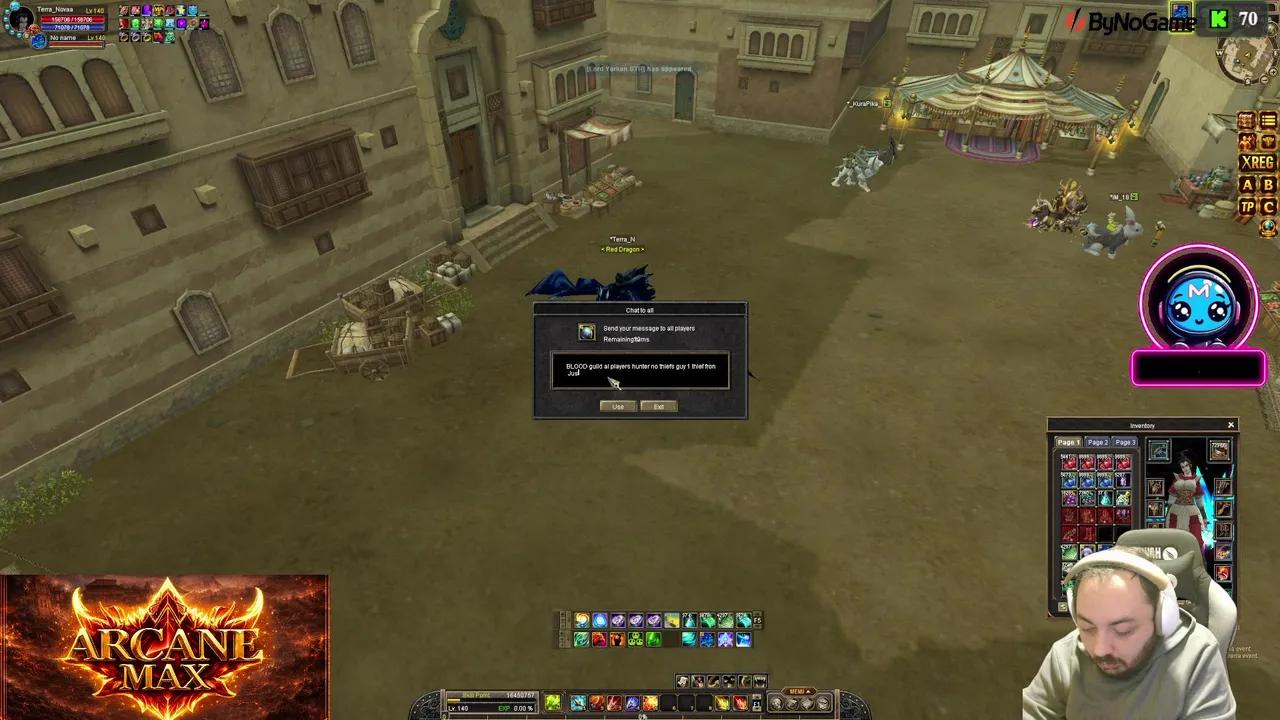Open the TP teleport icon on the sidebar
Screen dimensions: 1280x720
(1248, 206)
